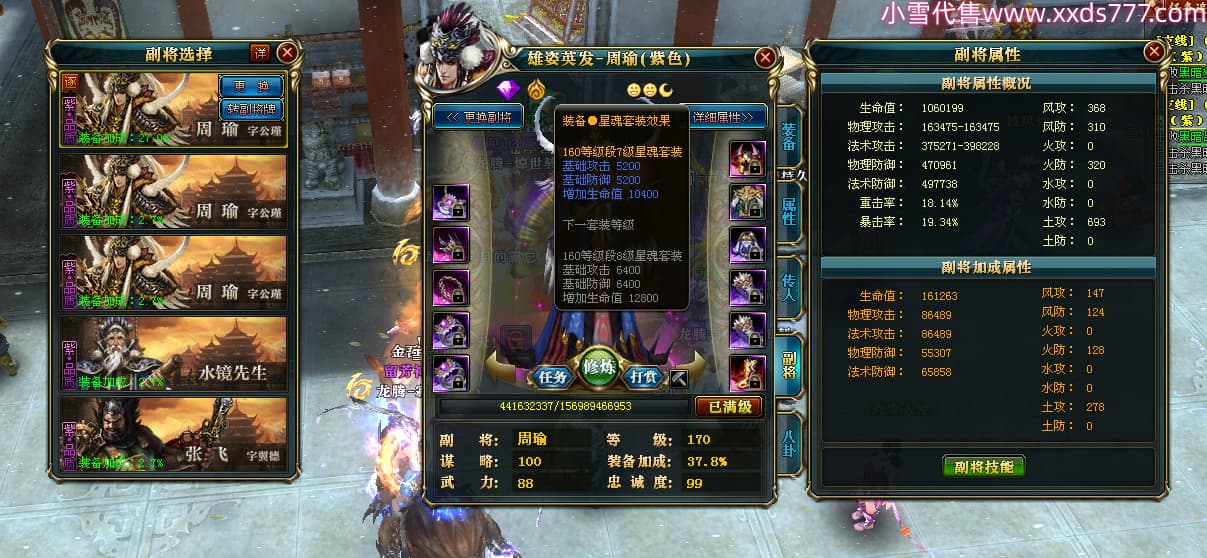The height and width of the screenshot is (558, 1207).
Task: Open the 任务 button
Action: coord(553,377)
